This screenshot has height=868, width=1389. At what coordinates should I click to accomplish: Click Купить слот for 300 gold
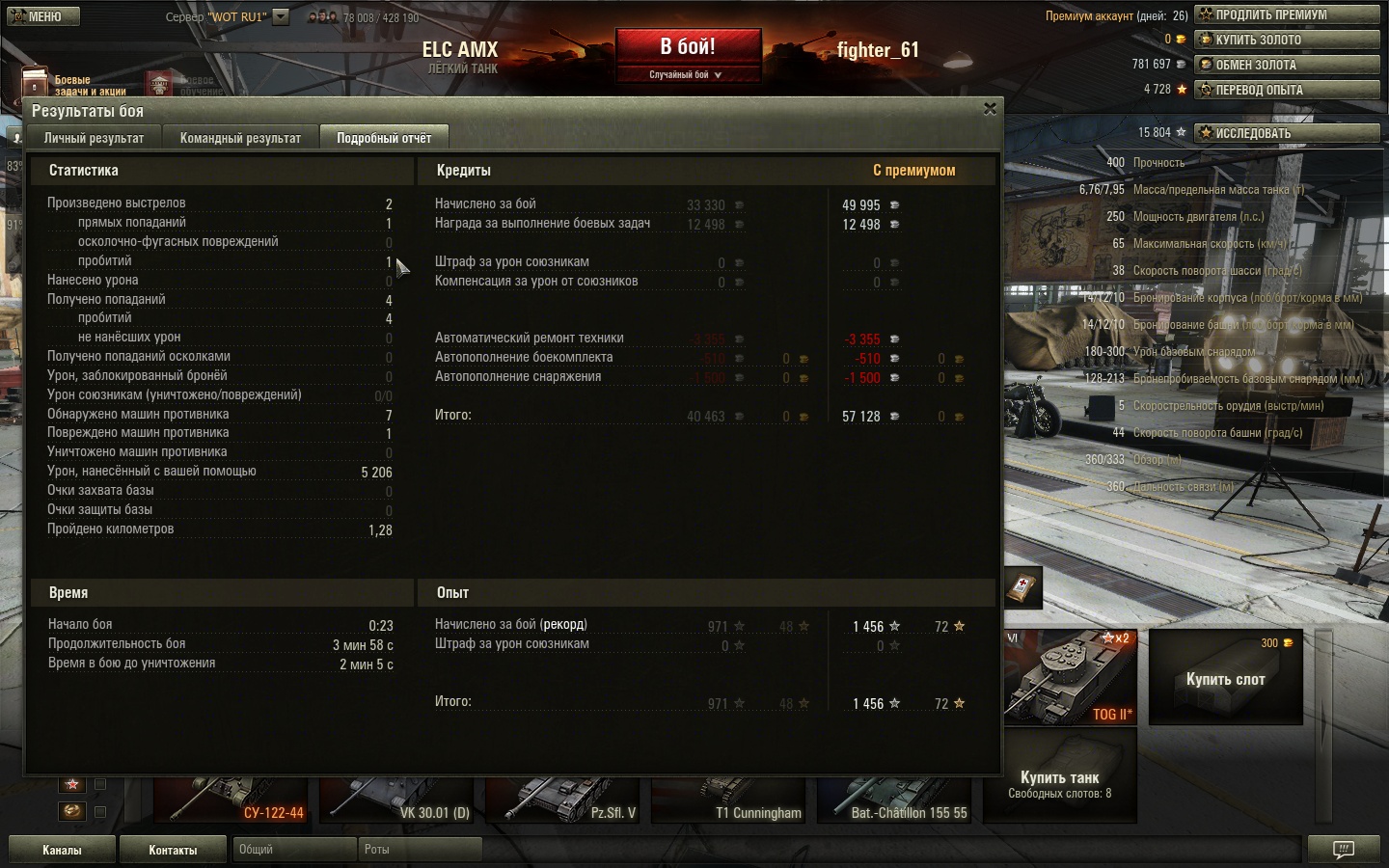pos(1225,678)
